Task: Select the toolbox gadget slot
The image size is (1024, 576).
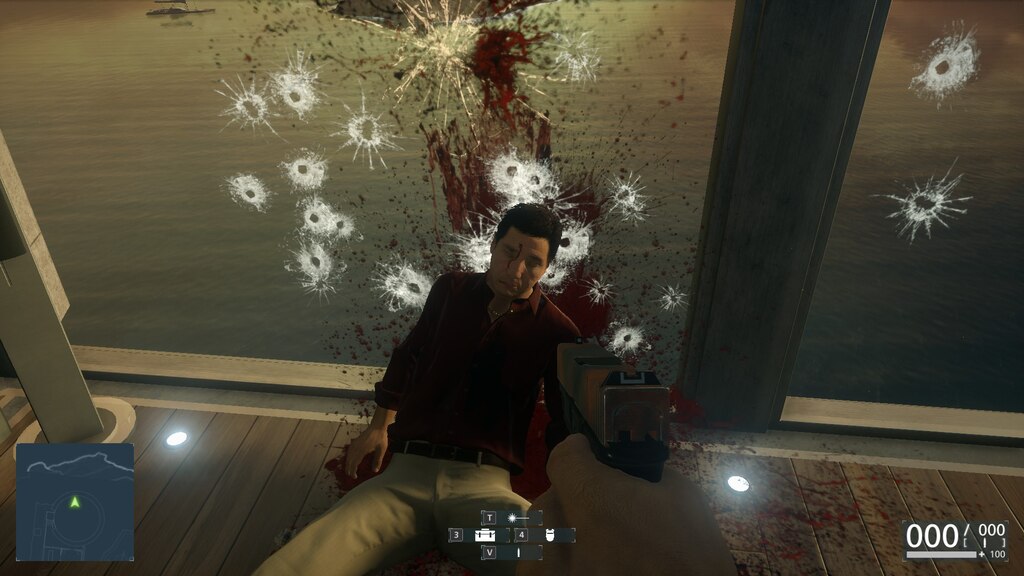Action: (487, 535)
